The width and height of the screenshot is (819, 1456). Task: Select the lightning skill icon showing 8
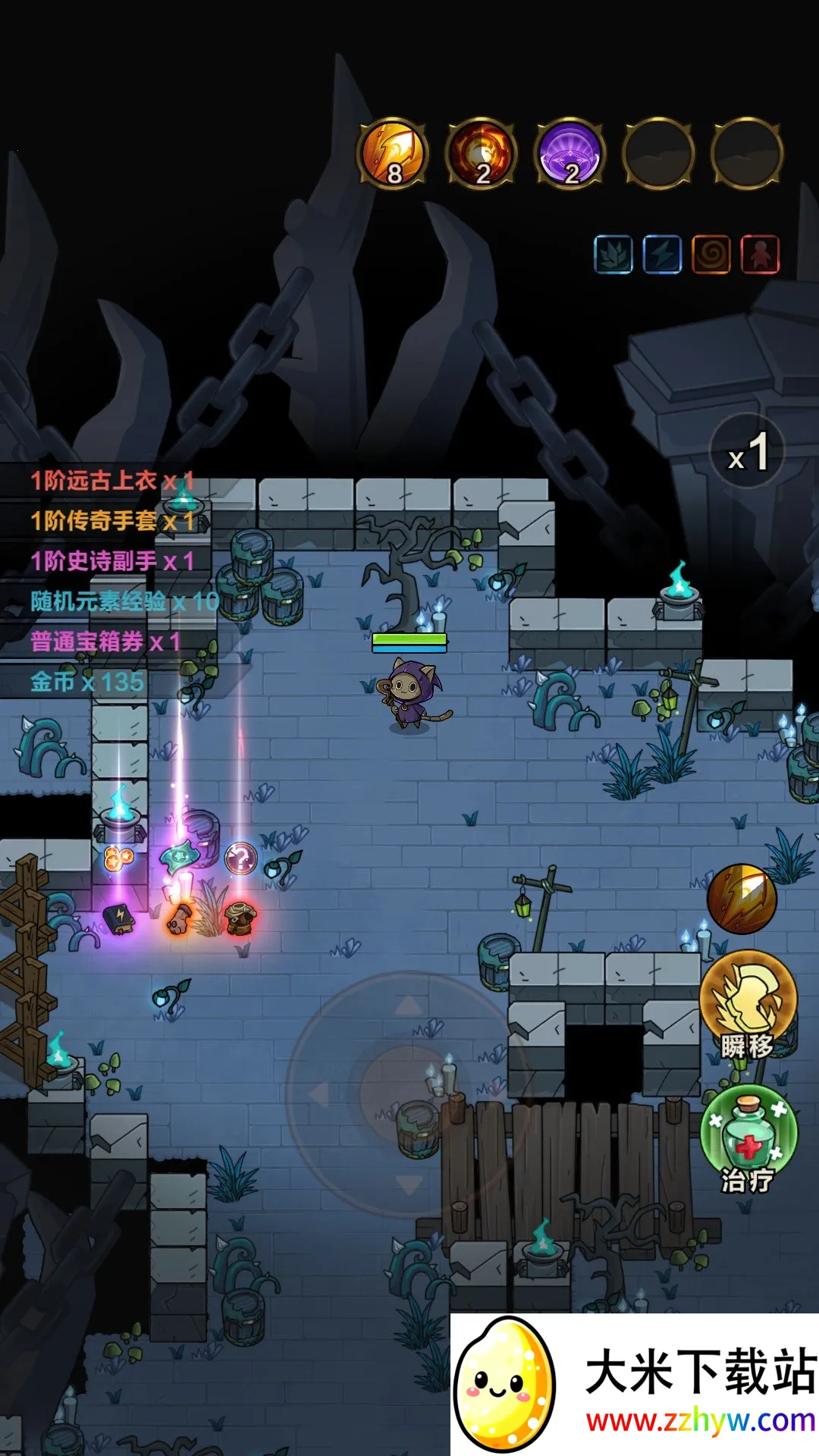point(393,153)
